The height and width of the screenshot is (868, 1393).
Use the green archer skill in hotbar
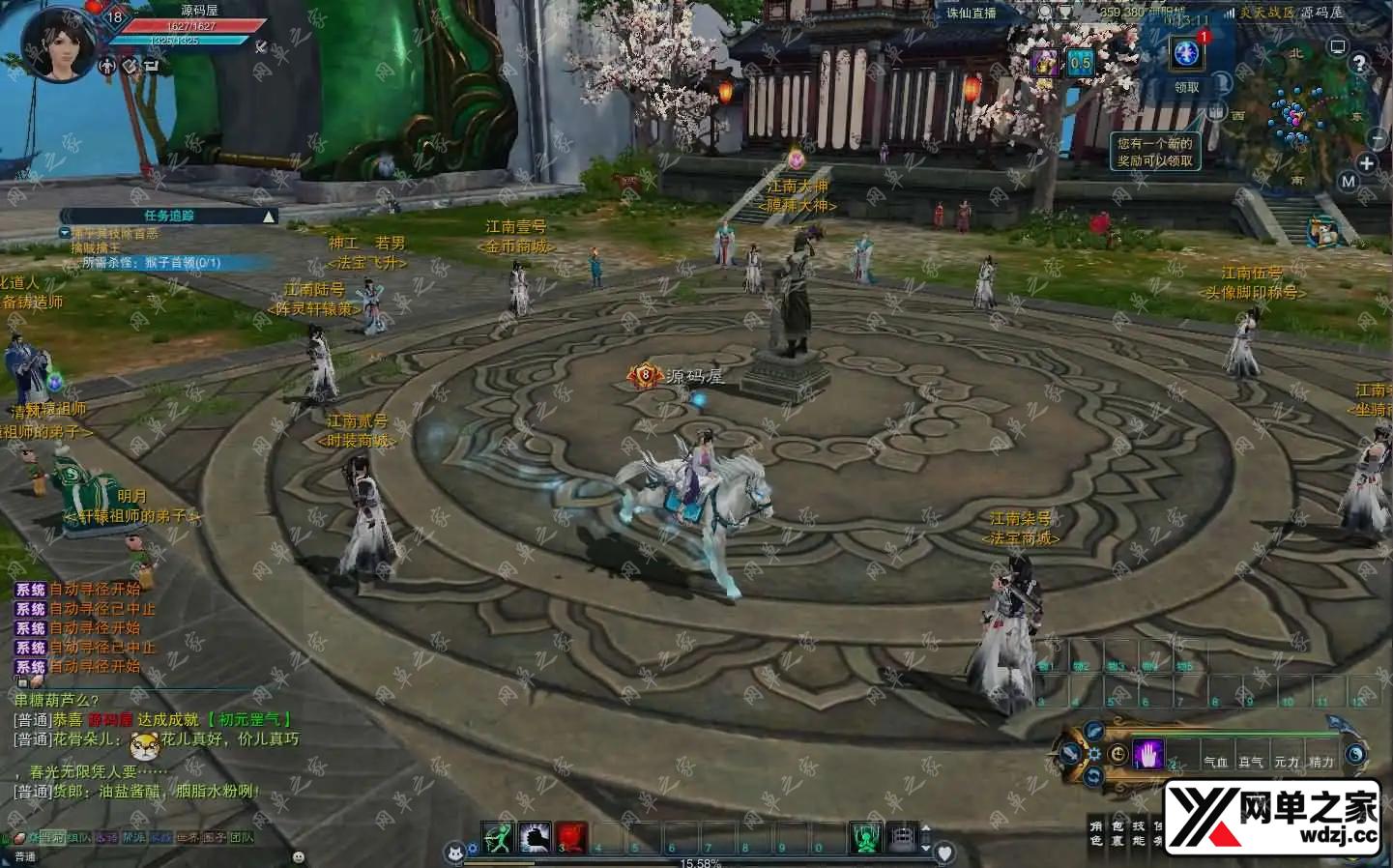click(x=498, y=837)
